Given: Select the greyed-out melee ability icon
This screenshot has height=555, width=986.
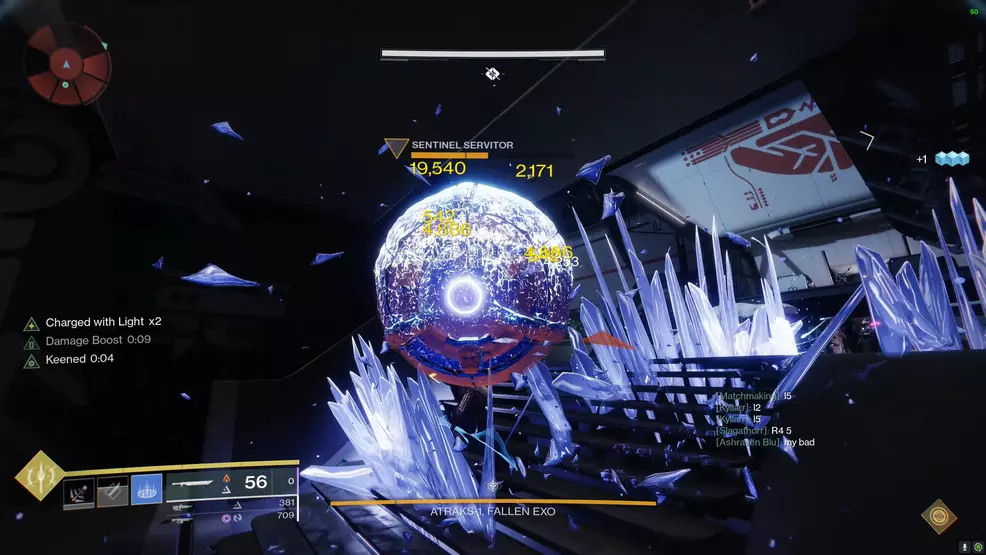Looking at the screenshot, I should 112,491.
